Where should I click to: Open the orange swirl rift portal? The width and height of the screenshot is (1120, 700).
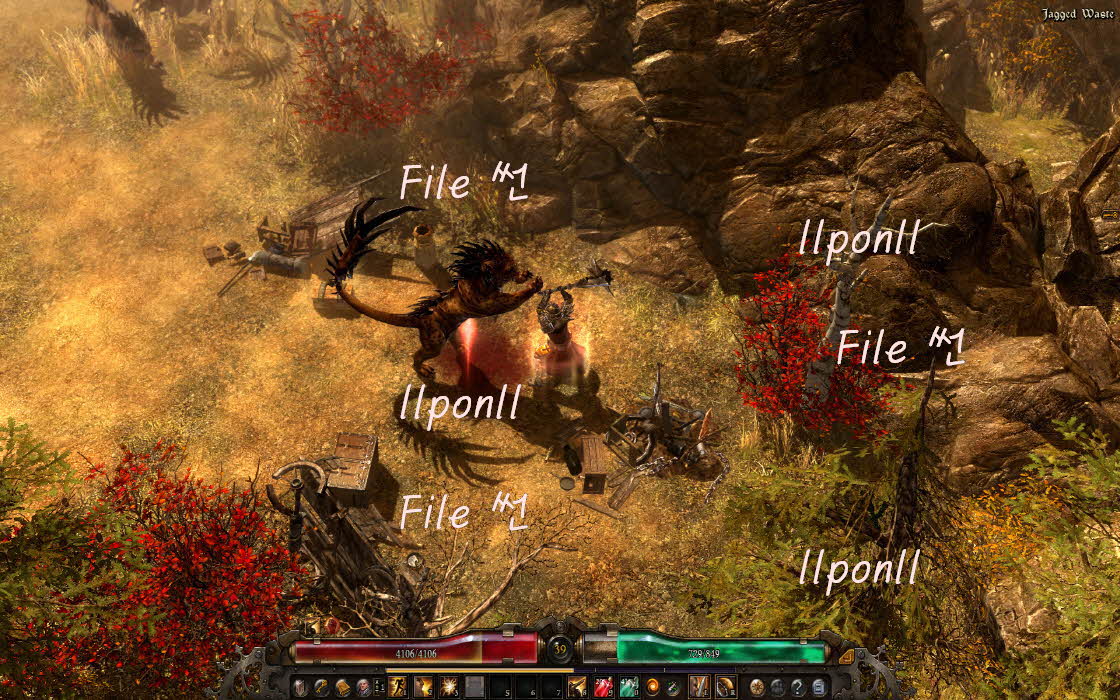[652, 687]
